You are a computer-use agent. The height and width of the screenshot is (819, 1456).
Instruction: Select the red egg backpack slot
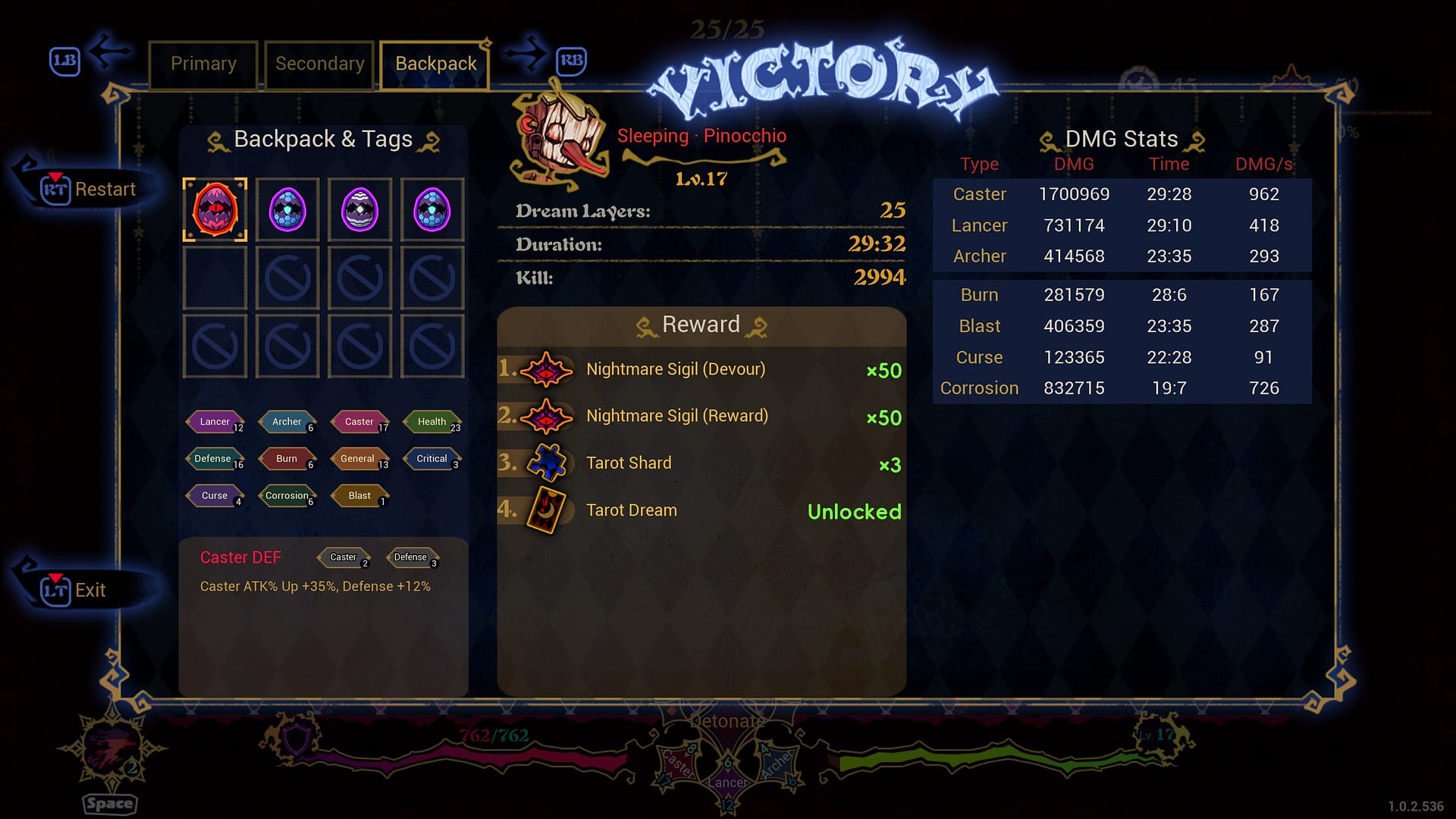click(215, 210)
